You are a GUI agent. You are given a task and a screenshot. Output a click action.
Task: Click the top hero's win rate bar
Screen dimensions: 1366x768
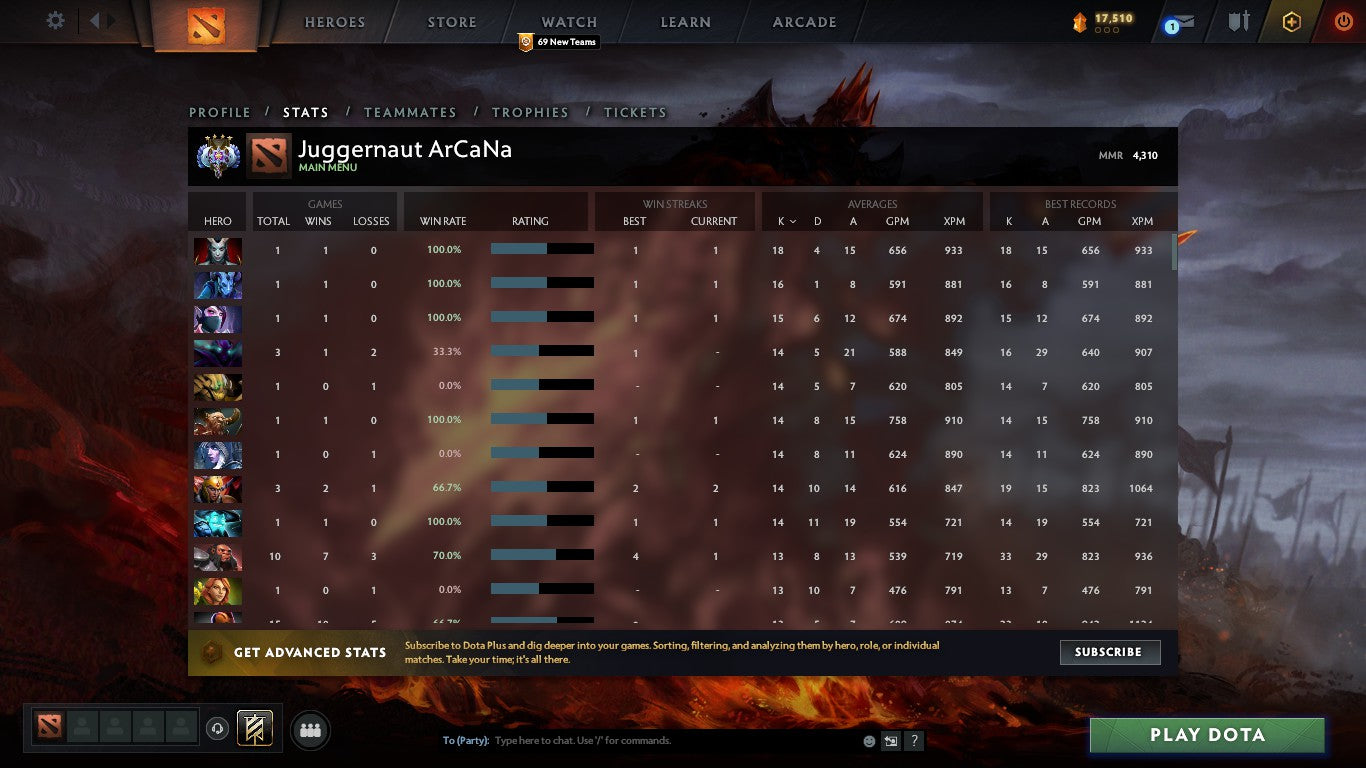(540, 250)
